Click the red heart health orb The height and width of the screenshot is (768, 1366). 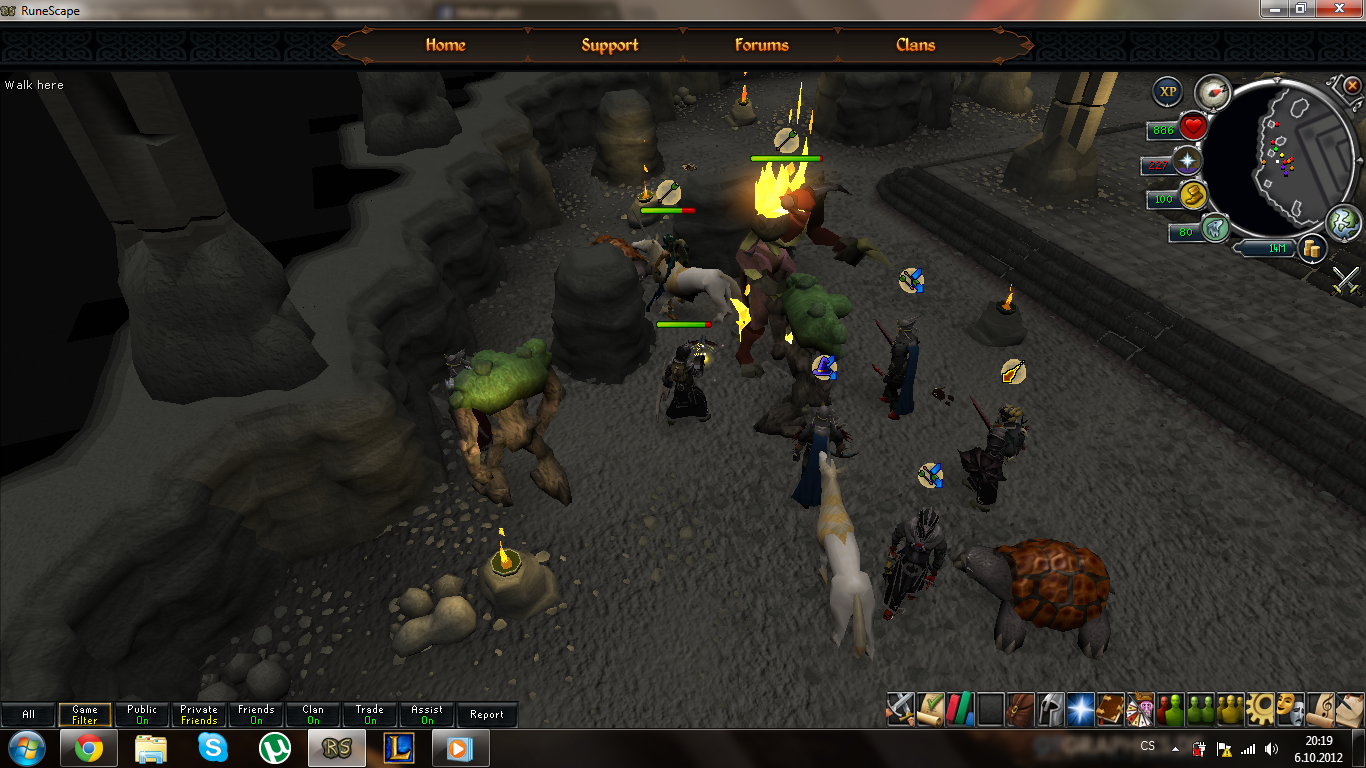pos(1193,127)
